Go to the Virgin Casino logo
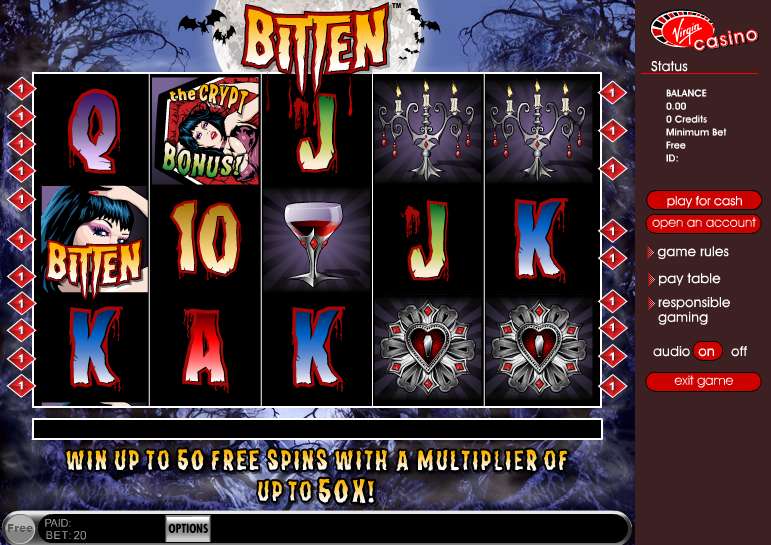 coord(690,31)
